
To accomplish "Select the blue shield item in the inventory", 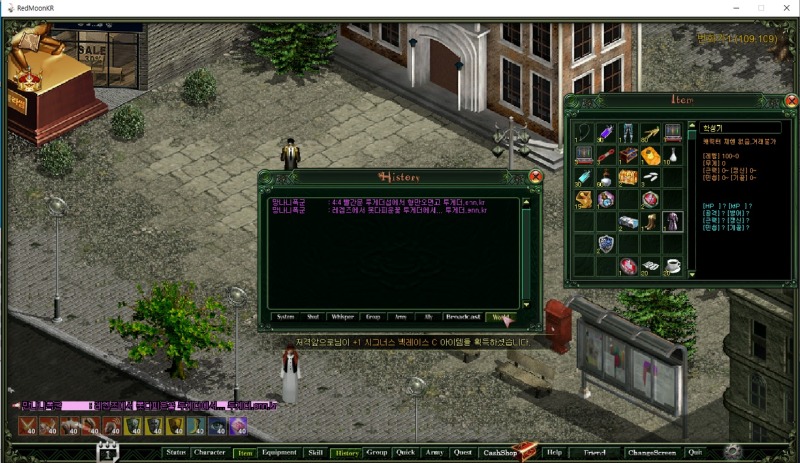I will click(x=606, y=243).
